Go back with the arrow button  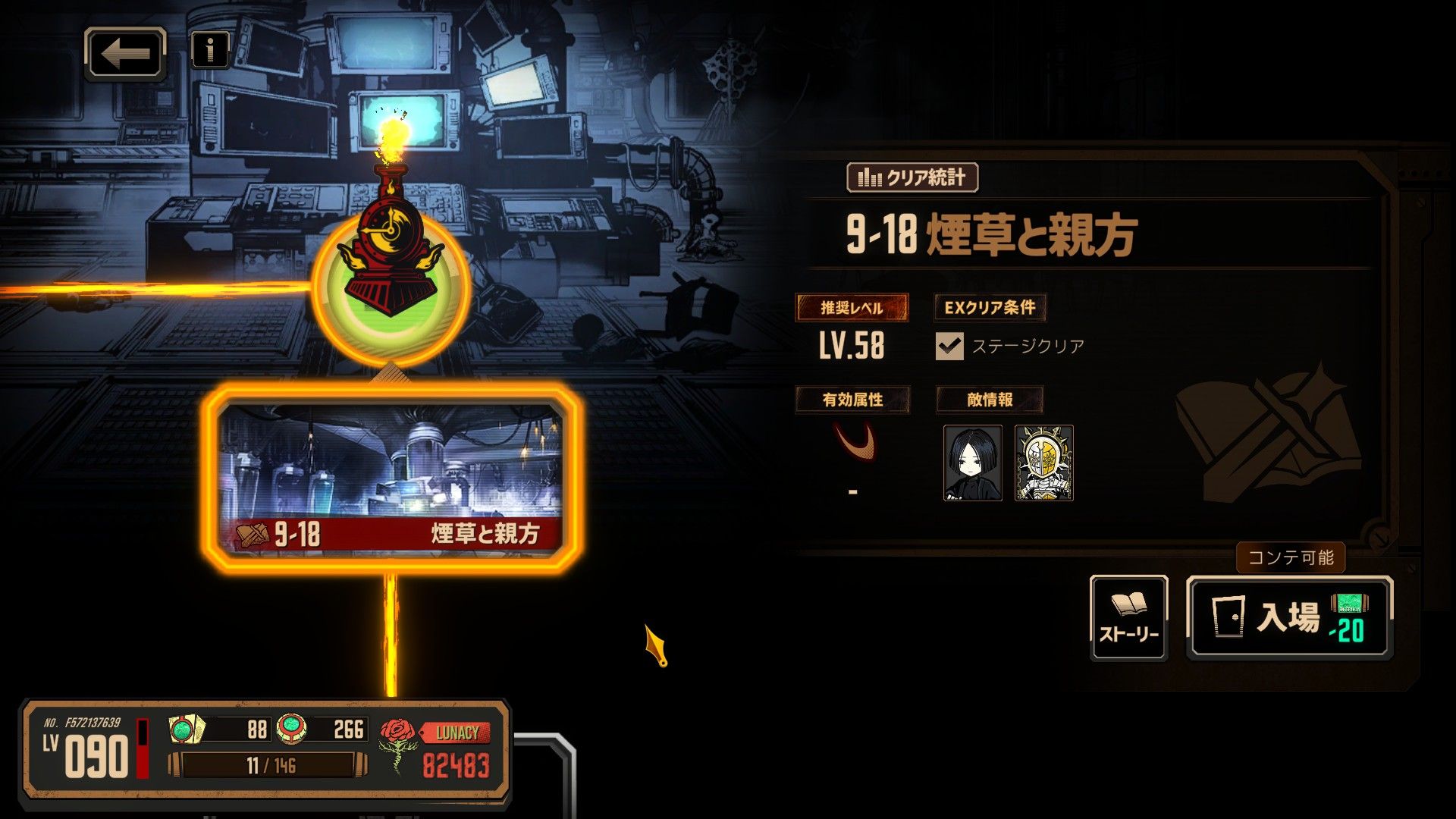(125, 54)
